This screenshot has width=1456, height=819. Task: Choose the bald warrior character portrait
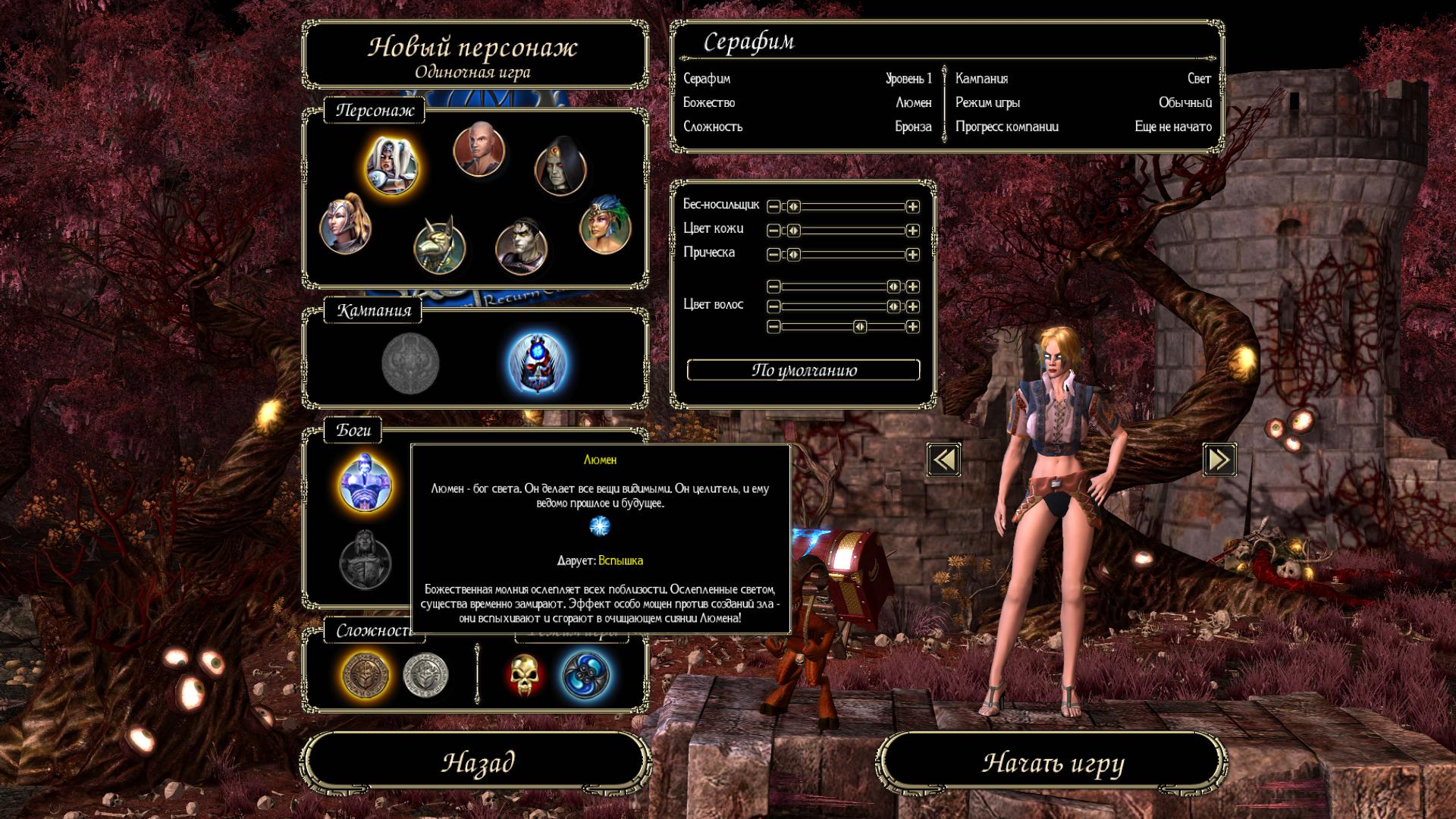click(x=479, y=149)
